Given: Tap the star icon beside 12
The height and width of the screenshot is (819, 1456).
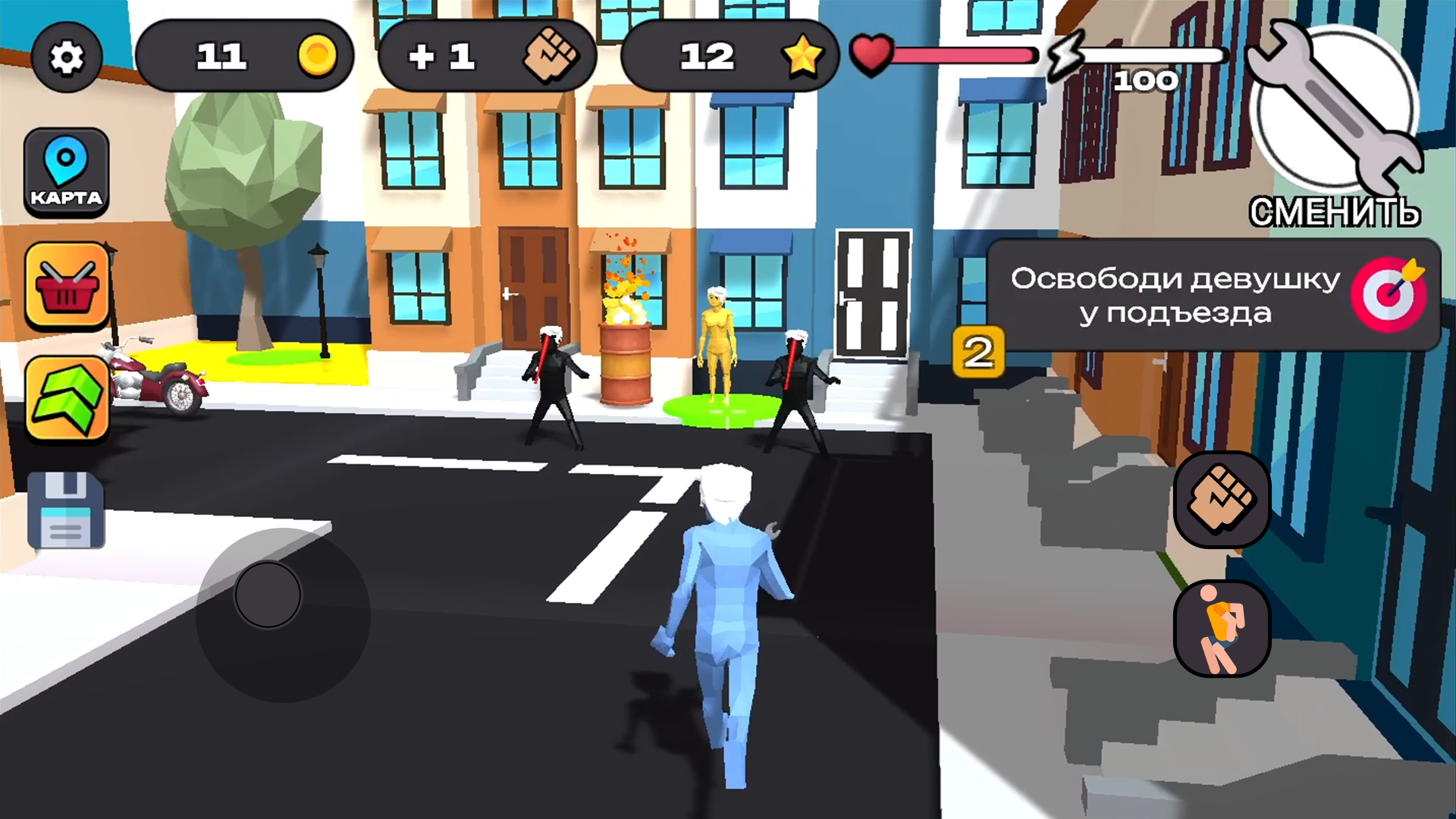Looking at the screenshot, I should click(x=804, y=57).
